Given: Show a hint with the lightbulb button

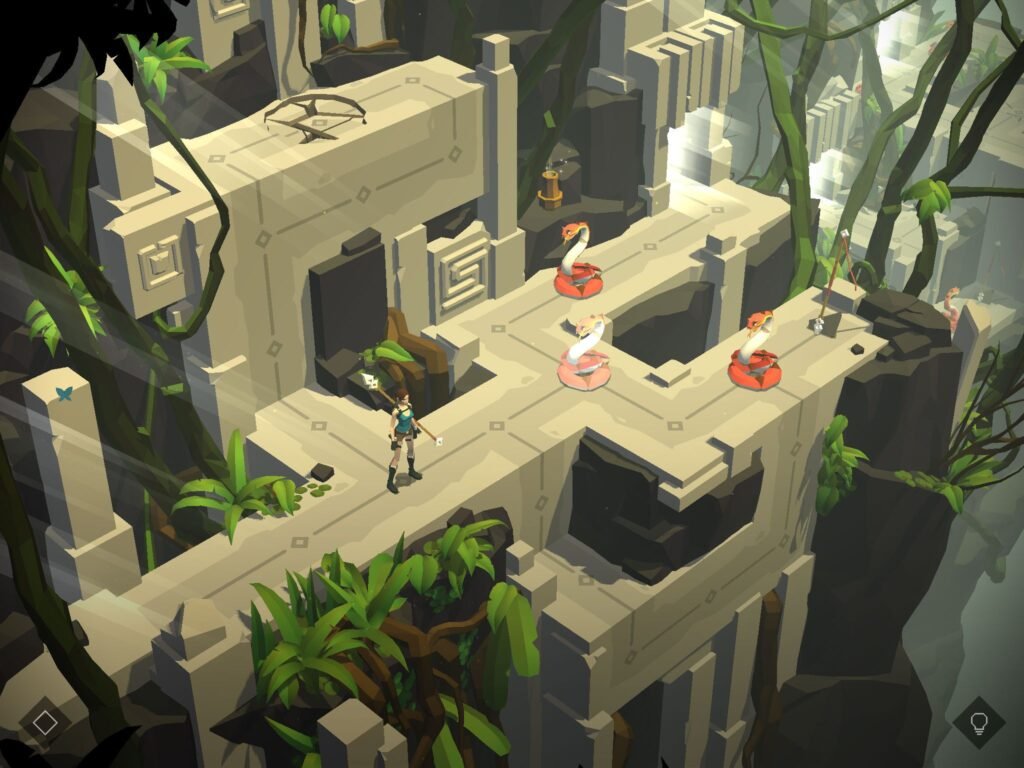Looking at the screenshot, I should 977,722.
